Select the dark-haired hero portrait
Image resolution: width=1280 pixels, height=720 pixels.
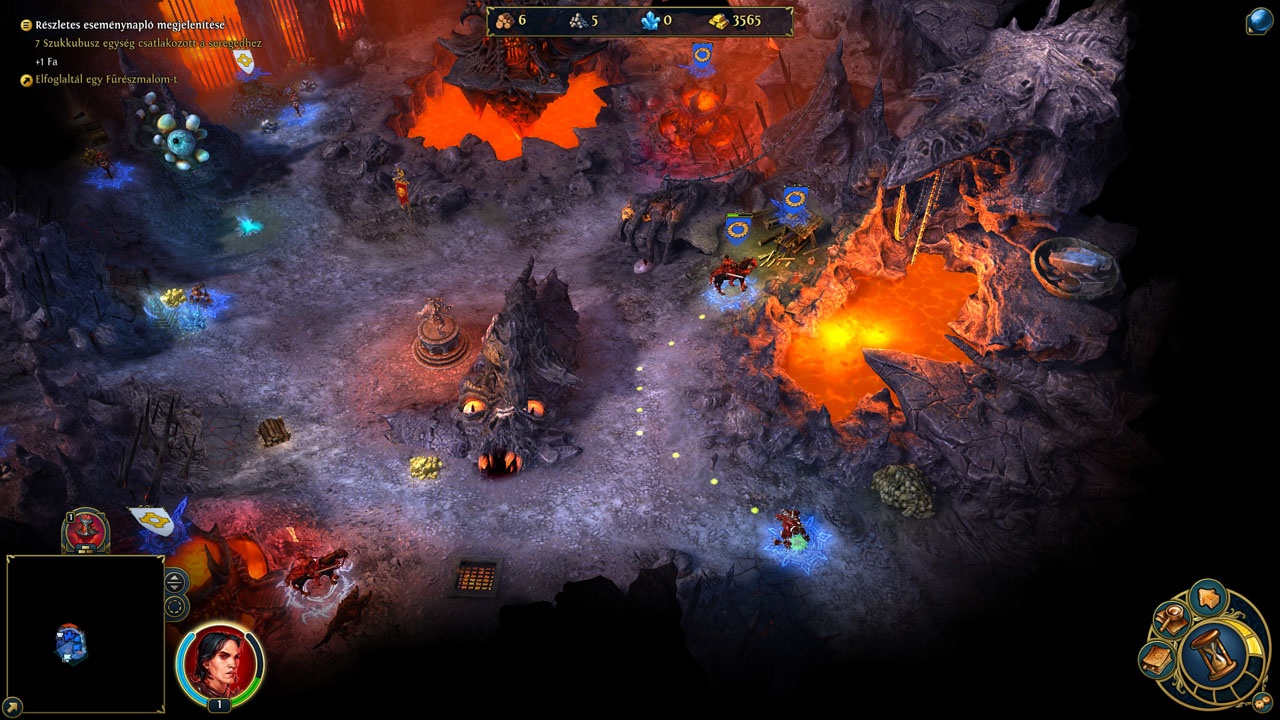click(220, 661)
